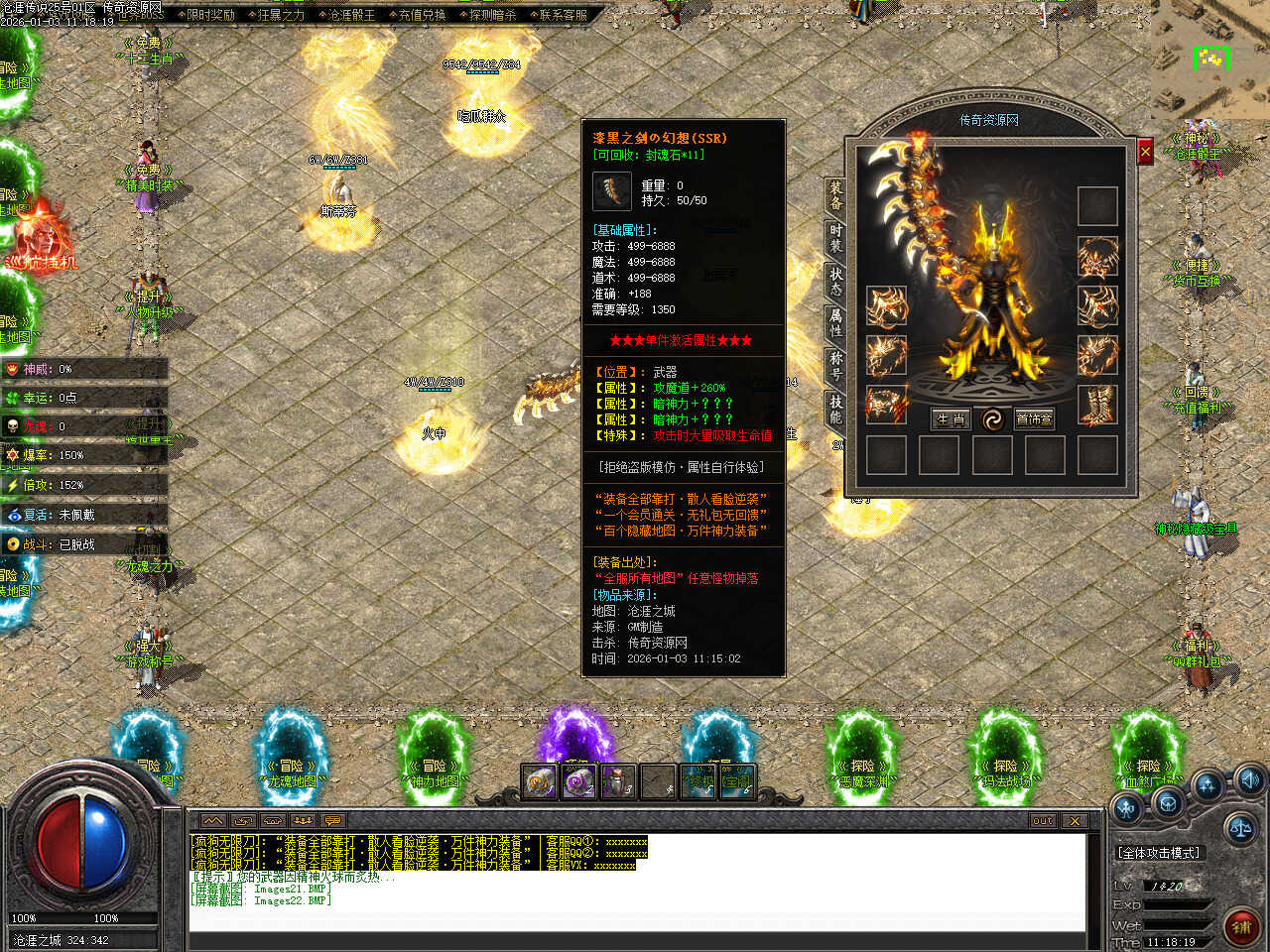Open the 狂暴之力 menu entry

coord(281,15)
